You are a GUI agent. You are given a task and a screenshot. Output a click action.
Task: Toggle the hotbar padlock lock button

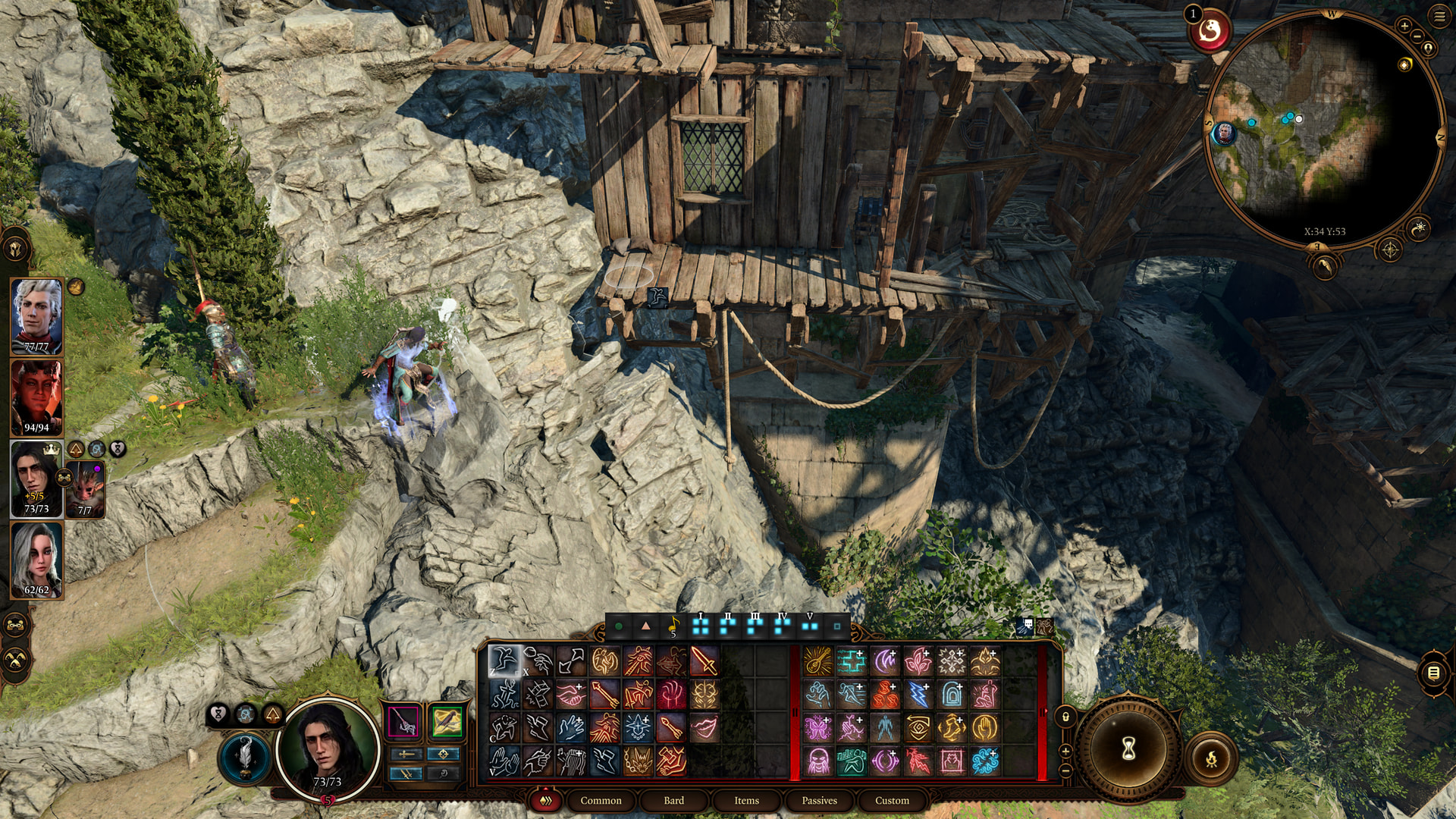[1065, 717]
